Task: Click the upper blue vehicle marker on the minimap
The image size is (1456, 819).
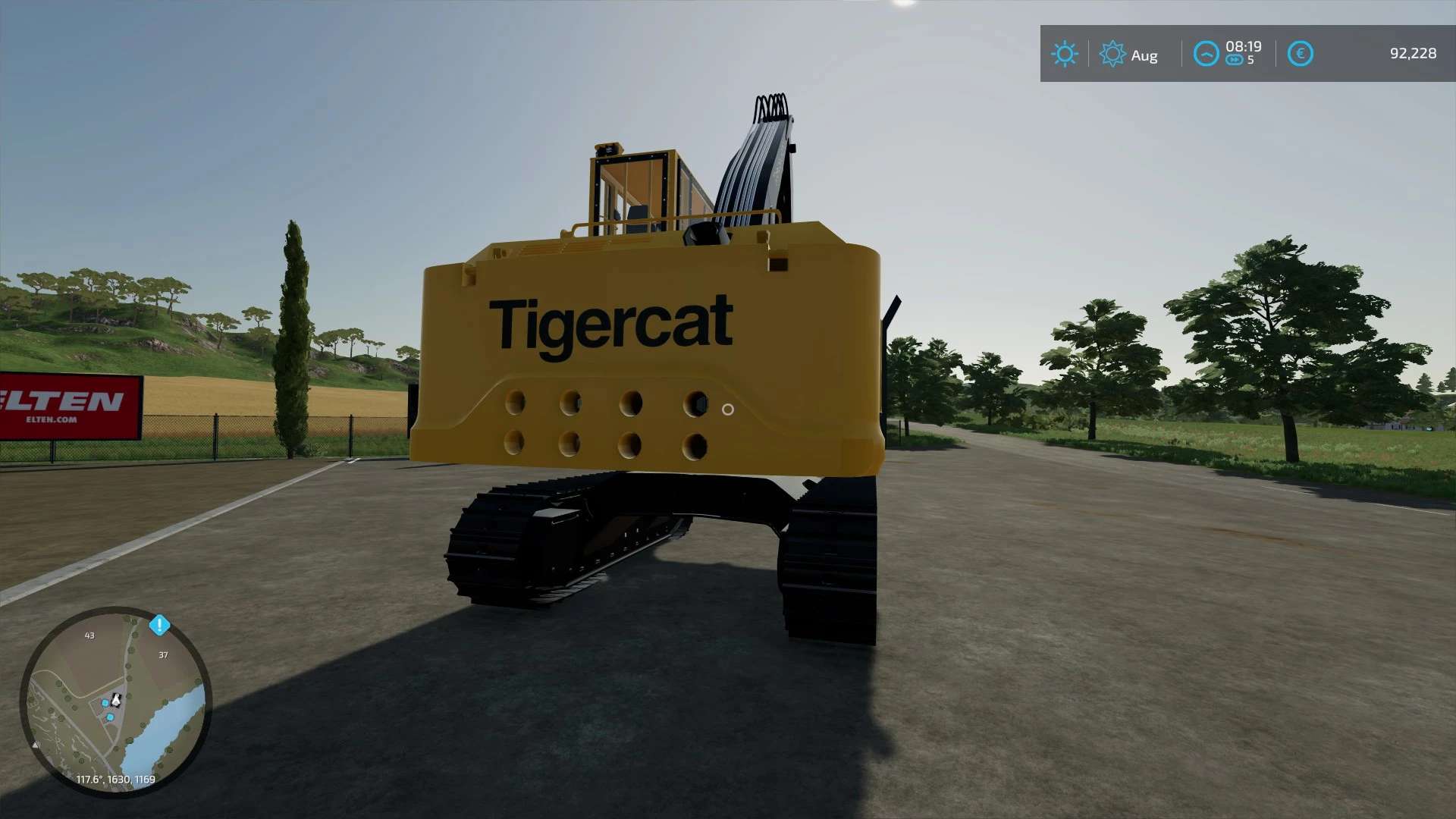Action: (x=105, y=703)
